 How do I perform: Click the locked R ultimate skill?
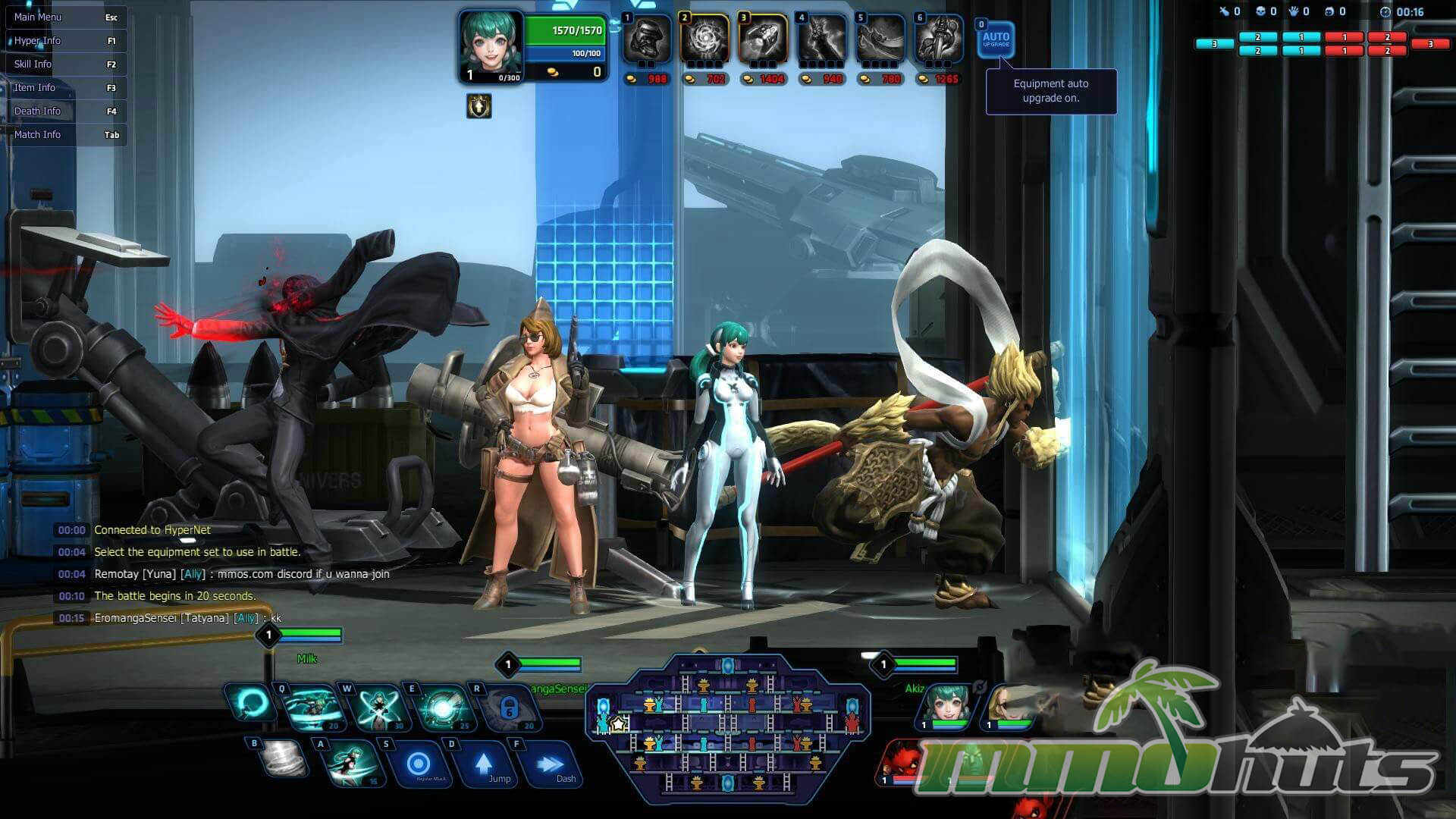pos(507,708)
